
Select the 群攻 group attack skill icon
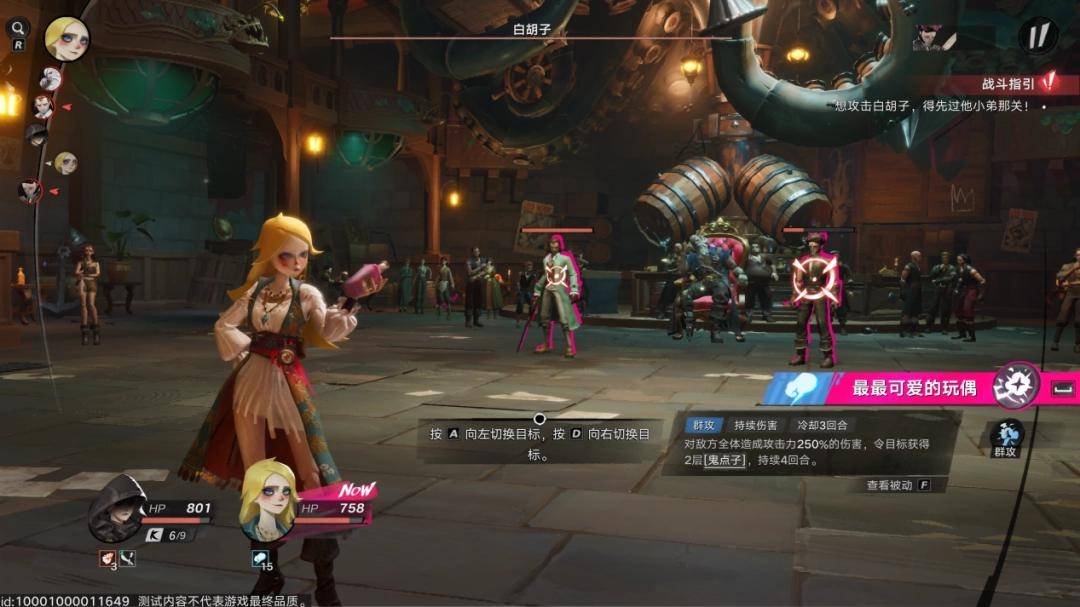tap(1006, 437)
